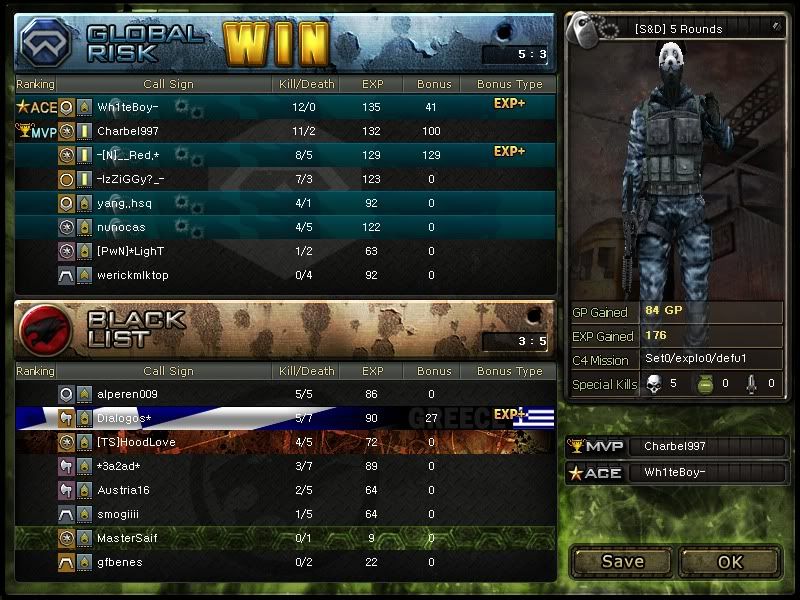Select Charbel997 row in the scoreboard
Image resolution: width=800 pixels, height=600 pixels.
285,131
